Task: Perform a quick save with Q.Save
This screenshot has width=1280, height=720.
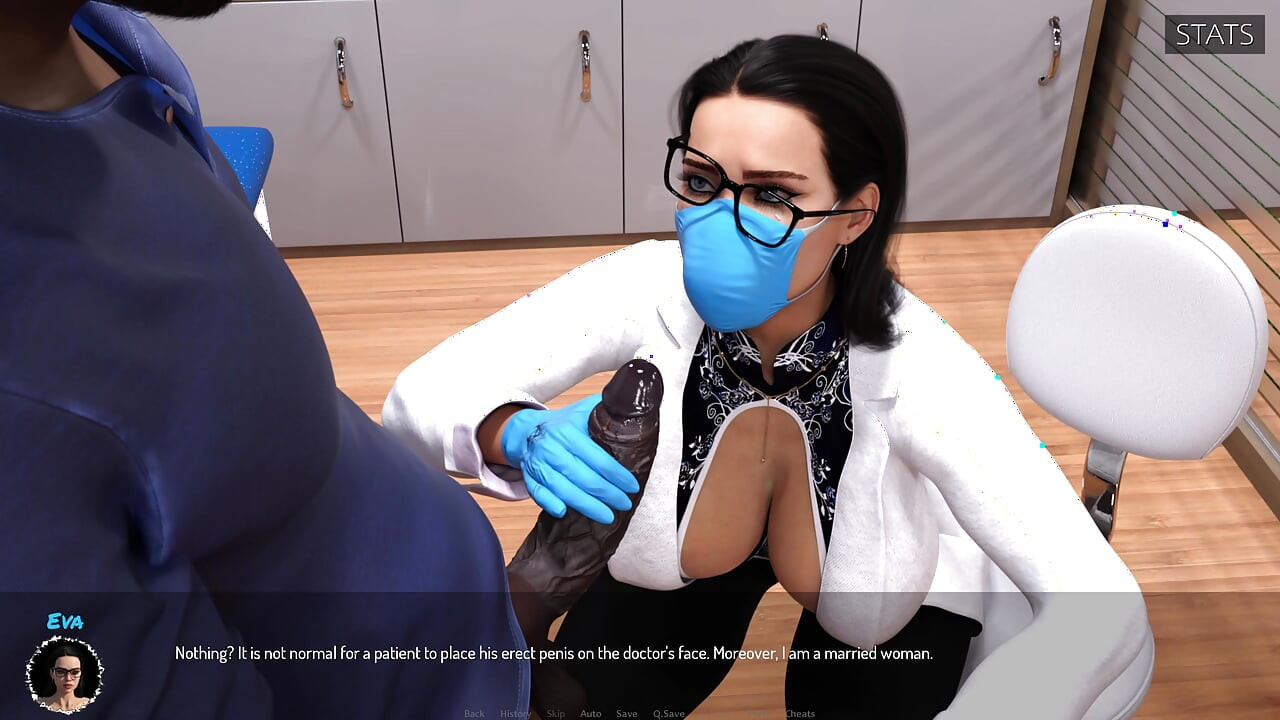Action: click(668, 713)
